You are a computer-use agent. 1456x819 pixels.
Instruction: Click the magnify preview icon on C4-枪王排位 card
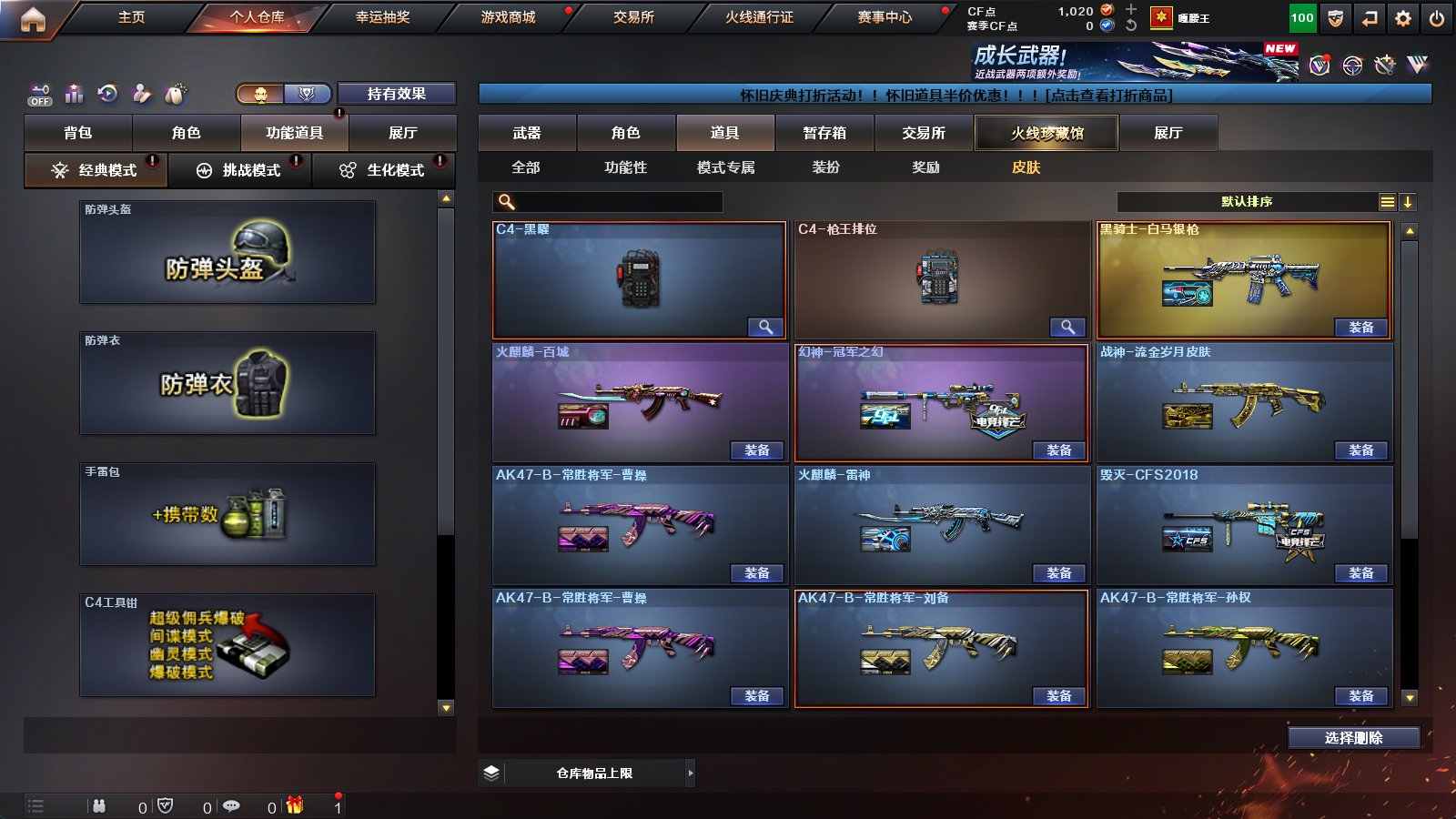[x=1066, y=326]
